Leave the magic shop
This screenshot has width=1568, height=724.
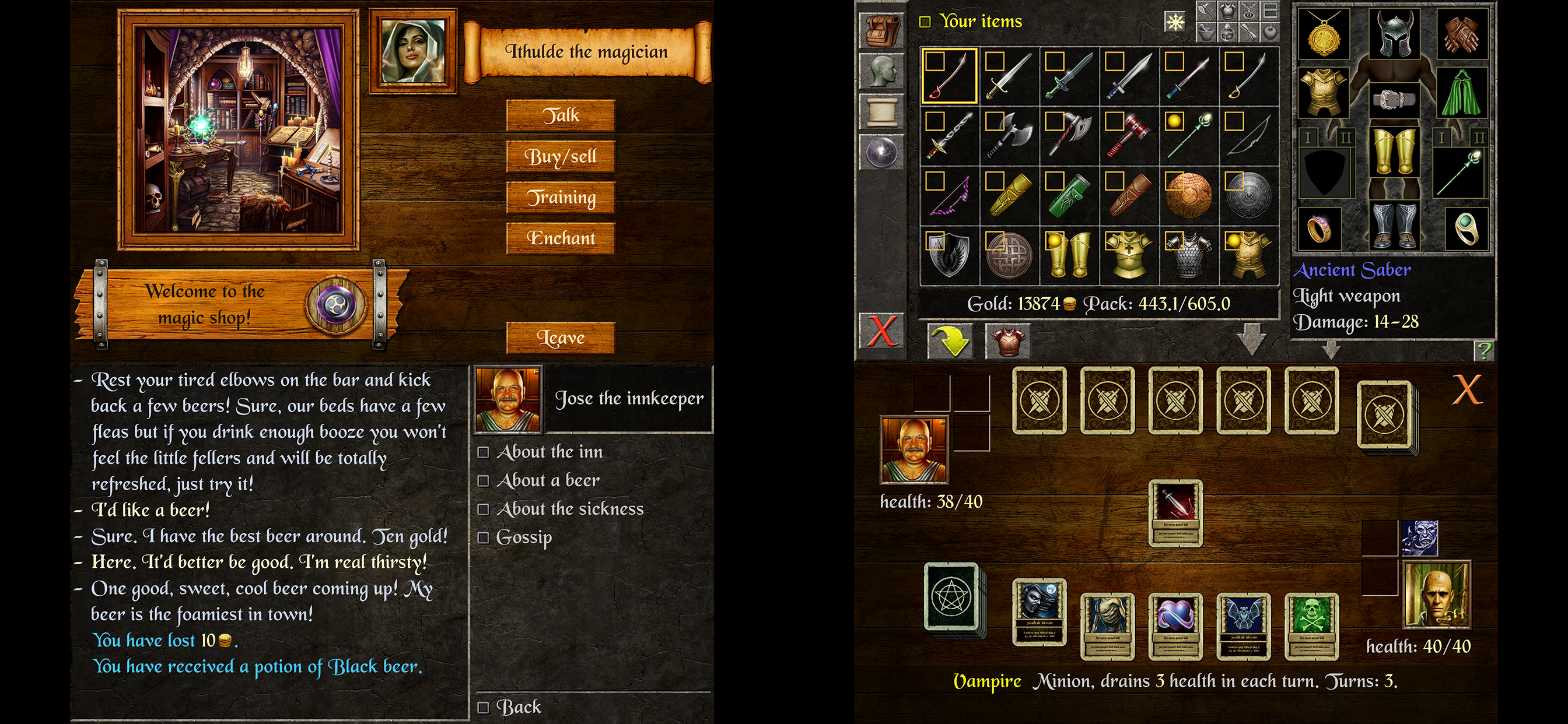(561, 338)
